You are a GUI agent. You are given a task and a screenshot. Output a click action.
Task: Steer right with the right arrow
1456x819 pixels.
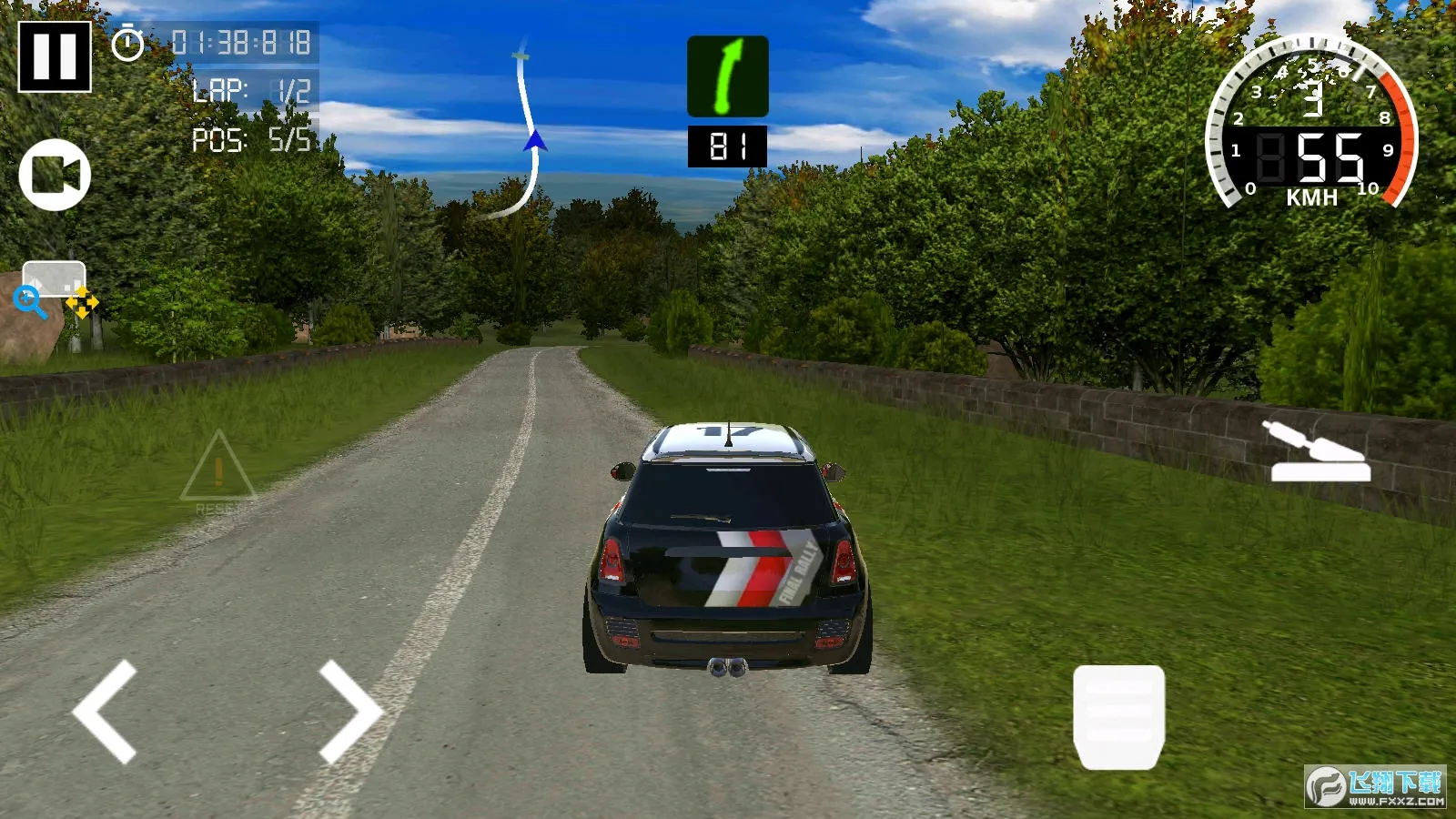coord(350,712)
